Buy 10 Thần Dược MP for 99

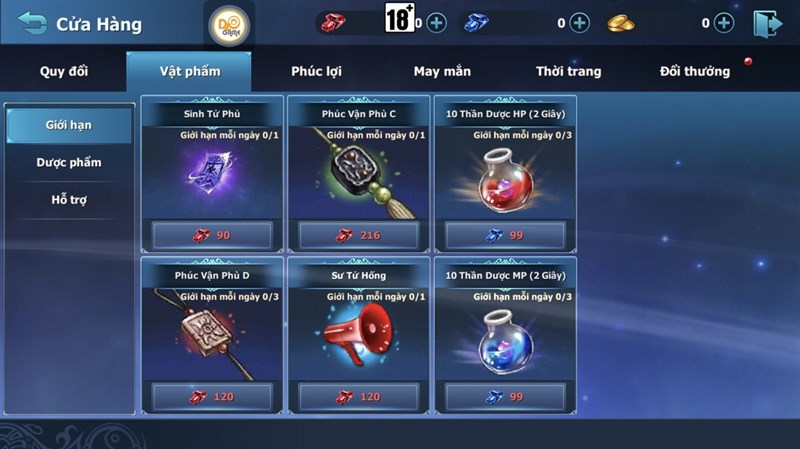click(504, 397)
